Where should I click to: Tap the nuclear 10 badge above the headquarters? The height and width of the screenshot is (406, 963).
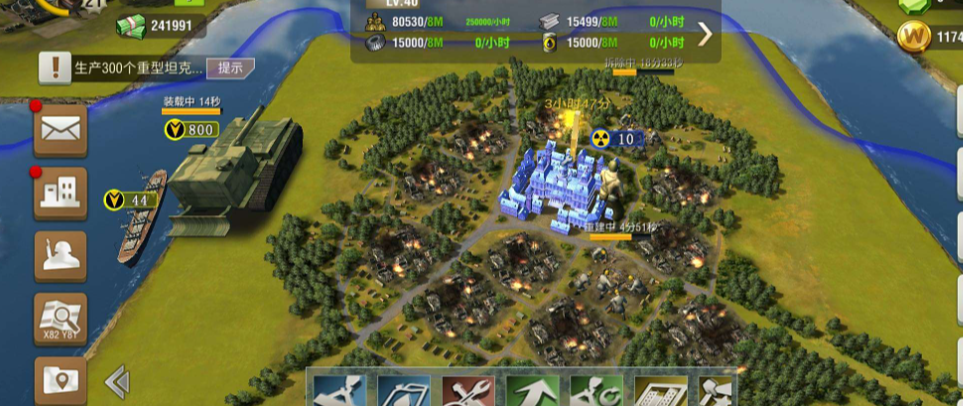click(x=615, y=139)
